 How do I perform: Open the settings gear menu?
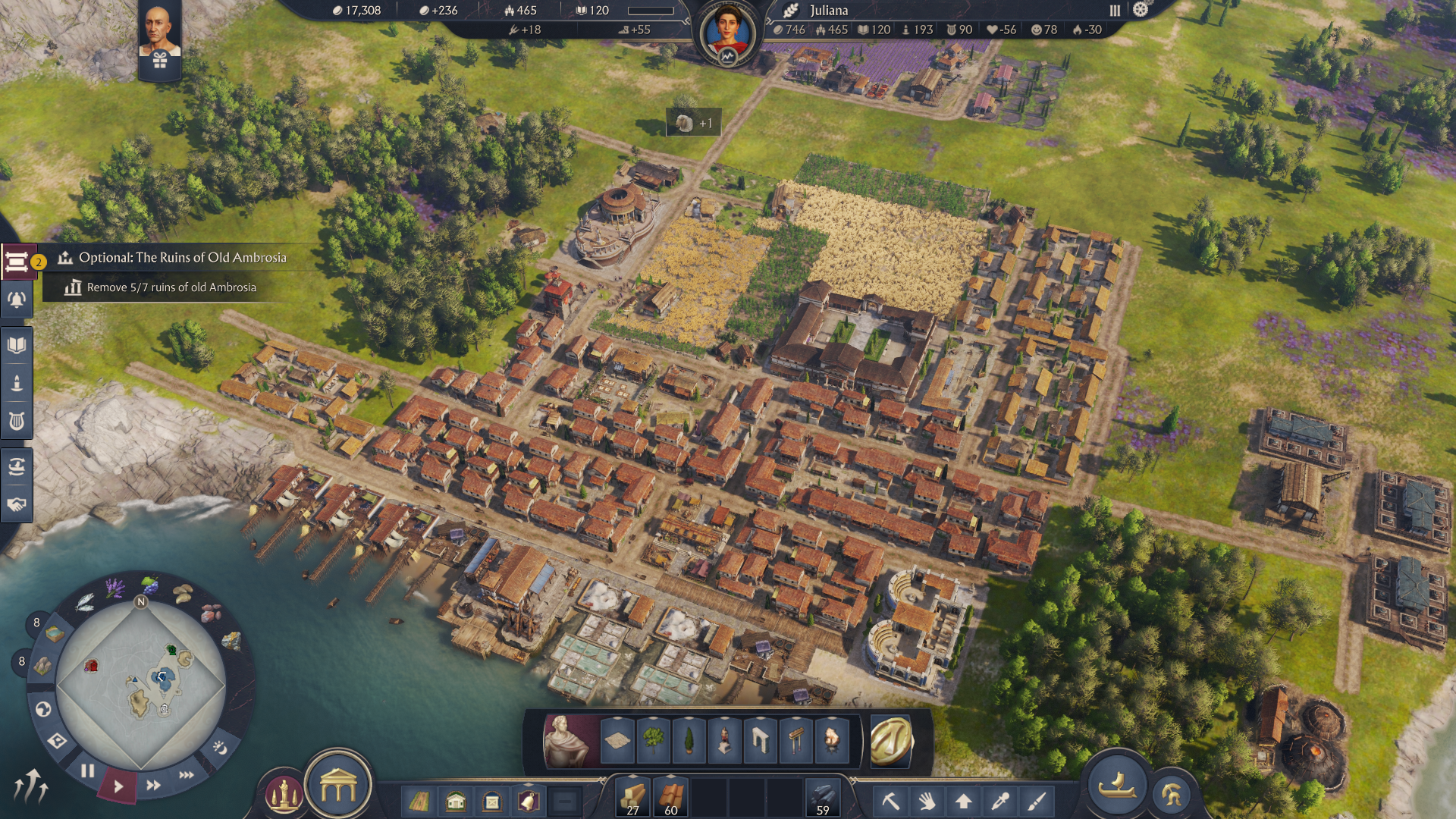[1140, 10]
